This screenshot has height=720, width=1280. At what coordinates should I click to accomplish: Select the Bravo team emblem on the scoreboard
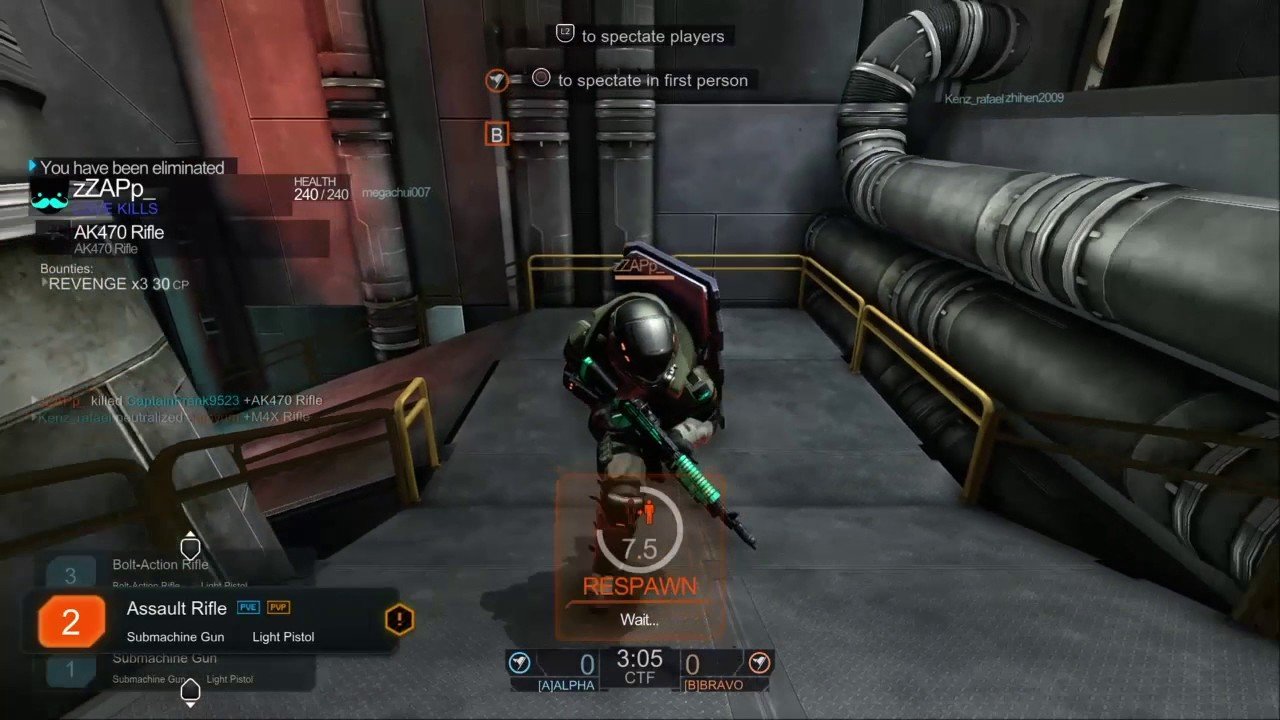760,663
